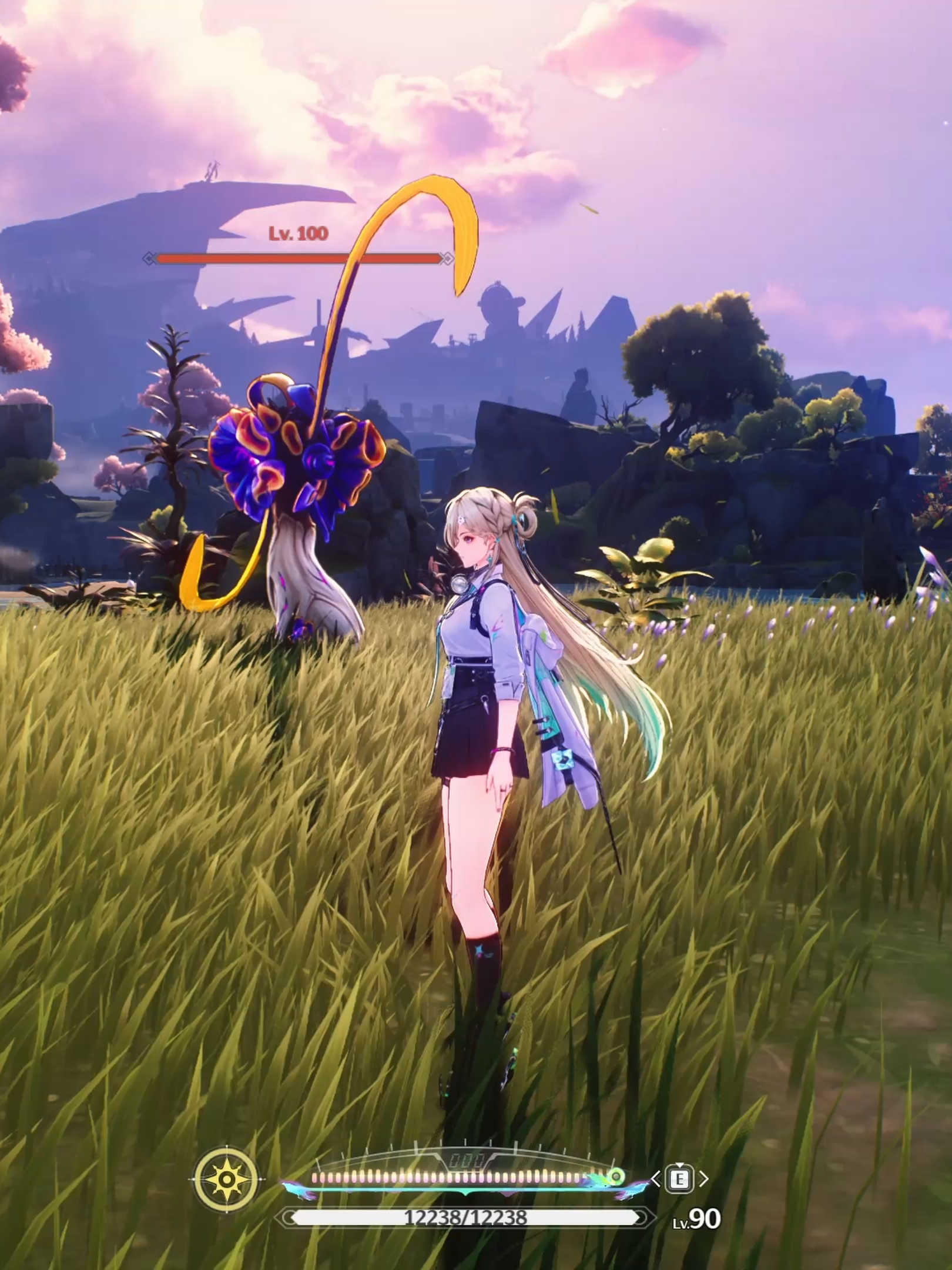The width and height of the screenshot is (952, 1270).
Task: Expand the right chevron beside the E skill
Action: (704, 1178)
